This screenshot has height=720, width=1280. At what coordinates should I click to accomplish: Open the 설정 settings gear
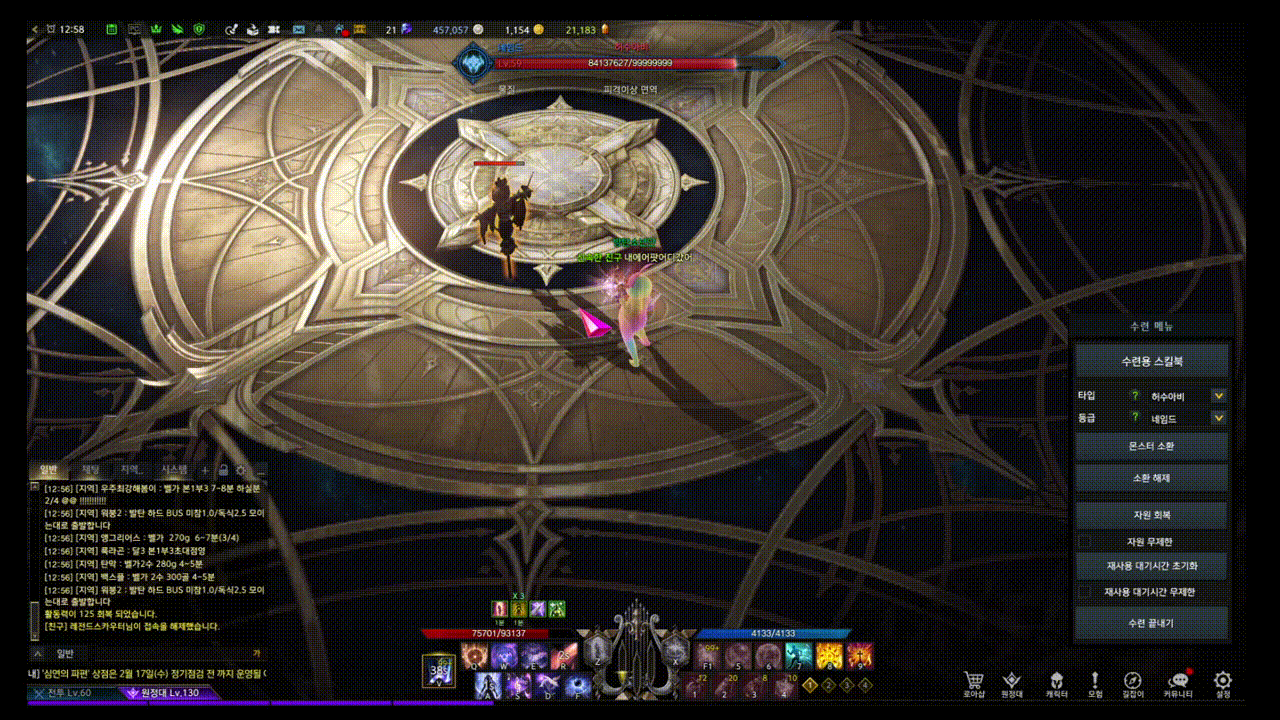[x=1222, y=682]
